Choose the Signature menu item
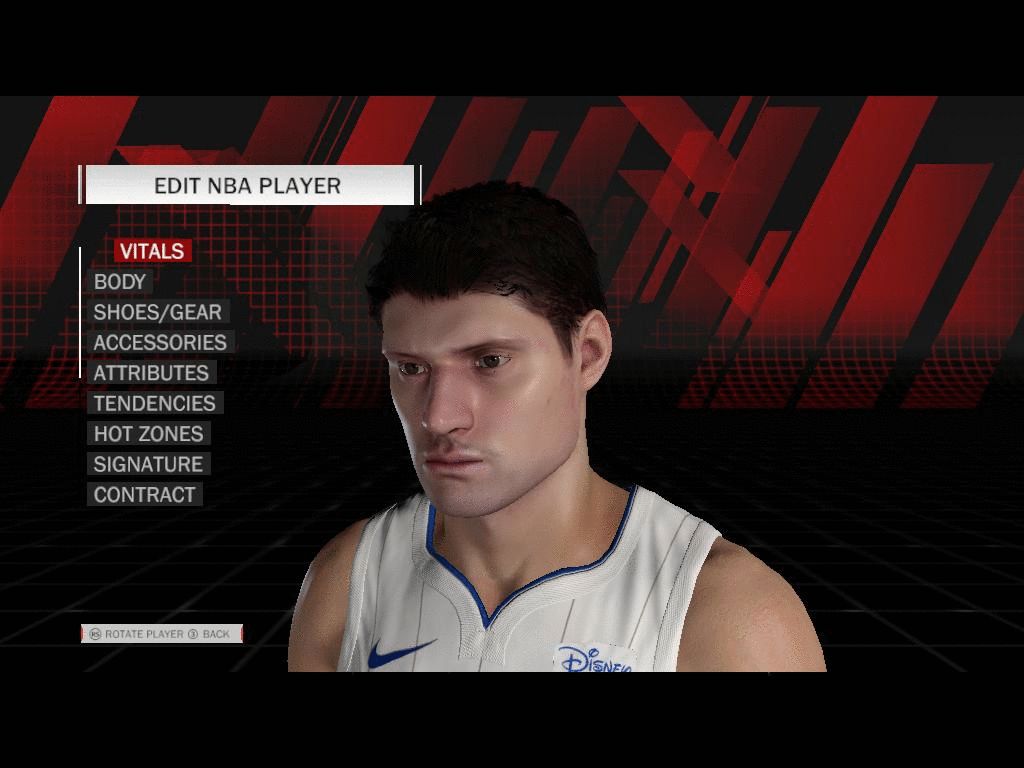1024x768 pixels. (x=148, y=464)
